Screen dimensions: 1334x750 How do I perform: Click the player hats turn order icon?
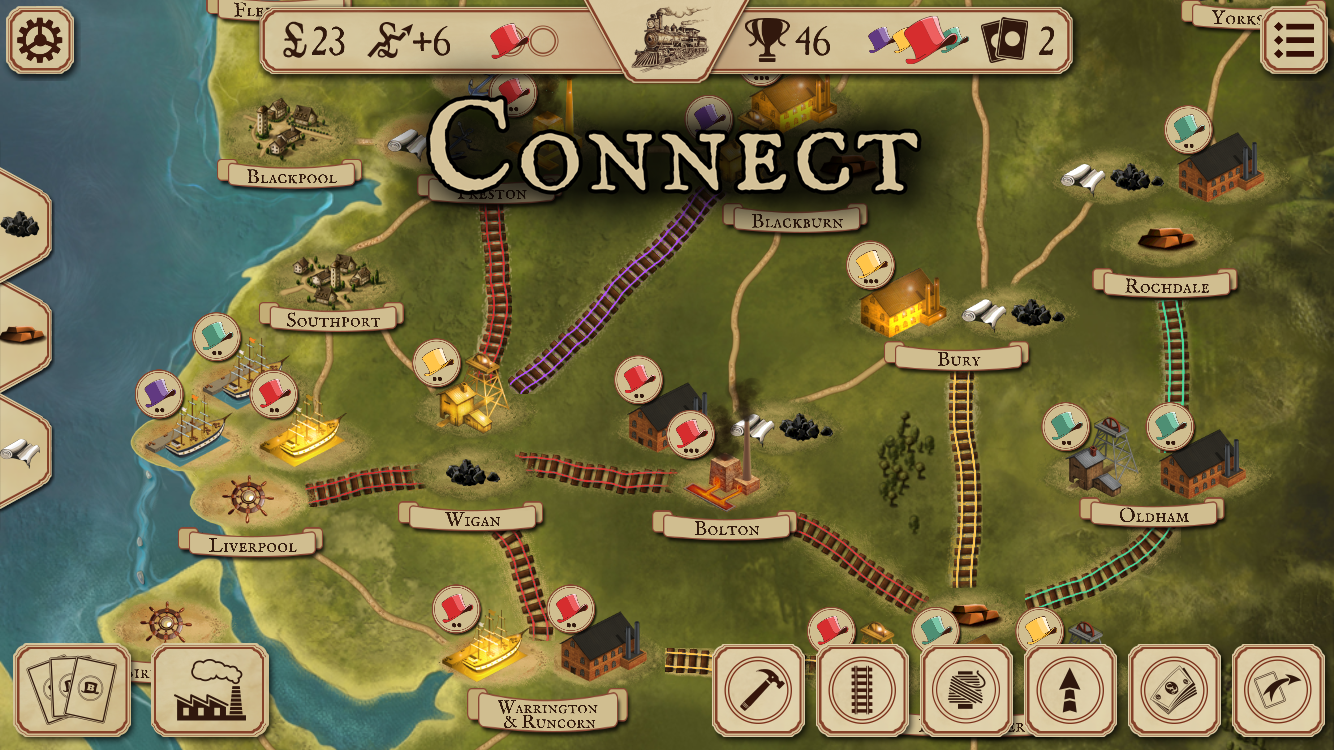(x=918, y=40)
